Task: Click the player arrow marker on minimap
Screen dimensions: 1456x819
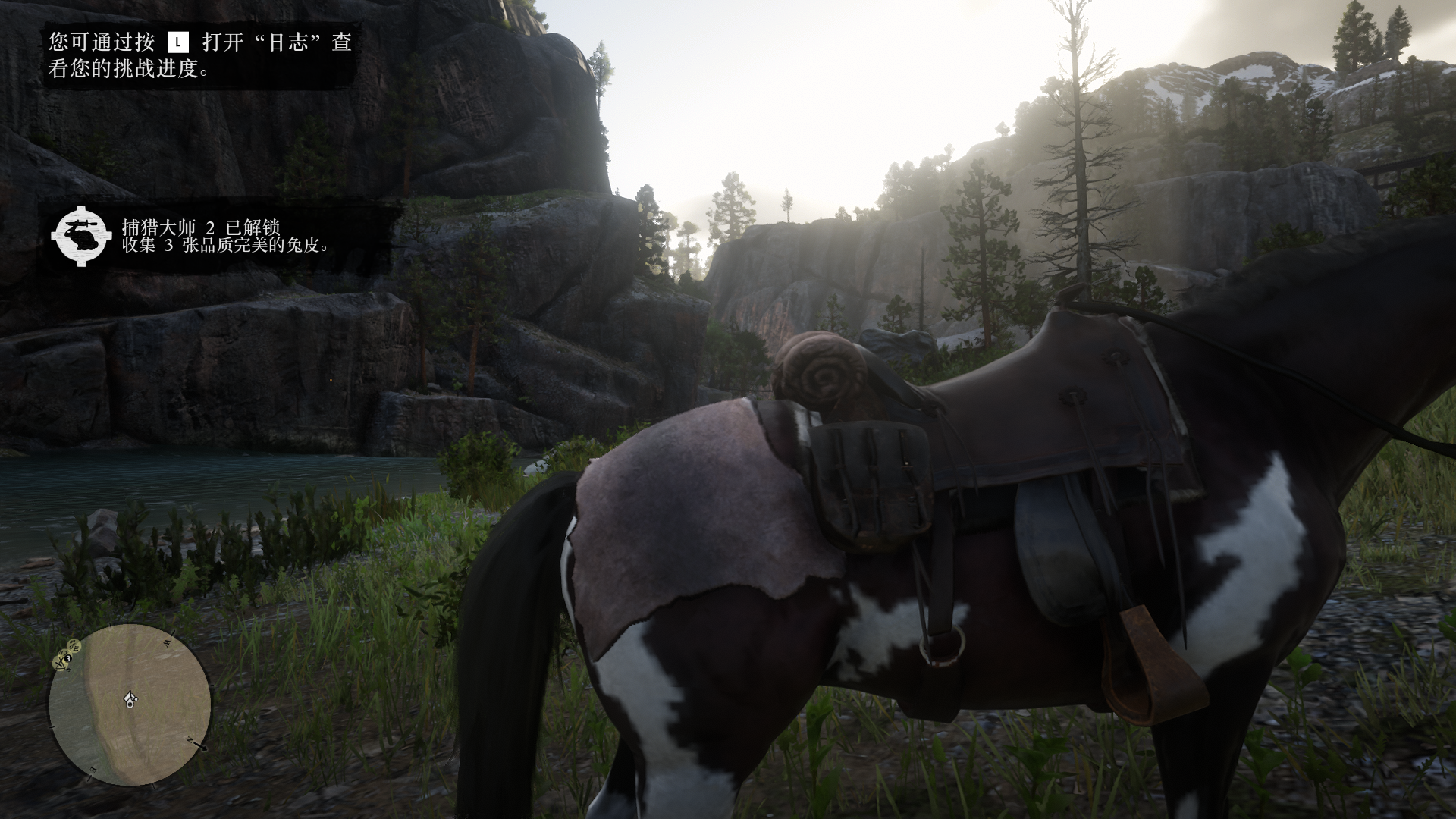Action: [130, 698]
